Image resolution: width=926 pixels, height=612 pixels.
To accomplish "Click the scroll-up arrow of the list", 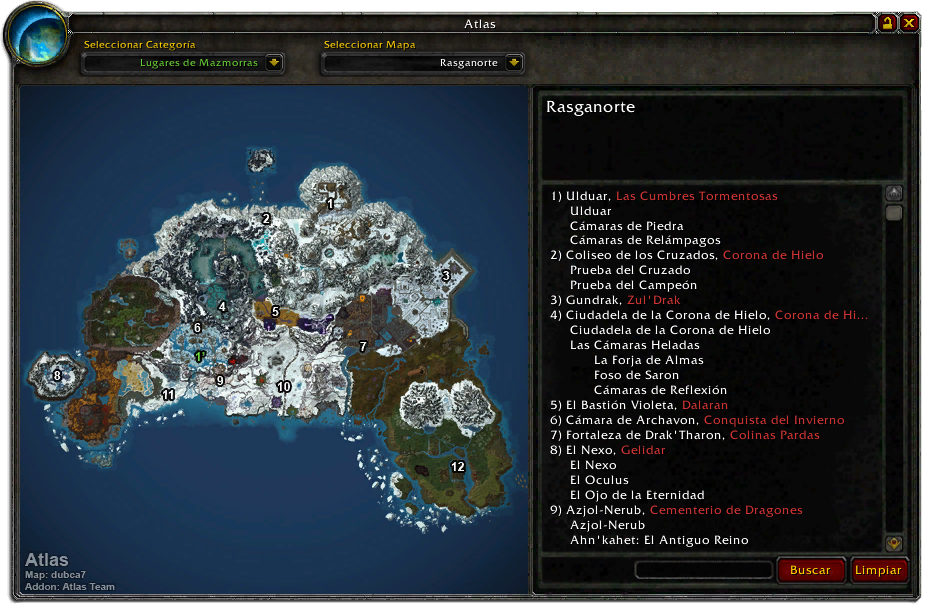I will point(894,194).
